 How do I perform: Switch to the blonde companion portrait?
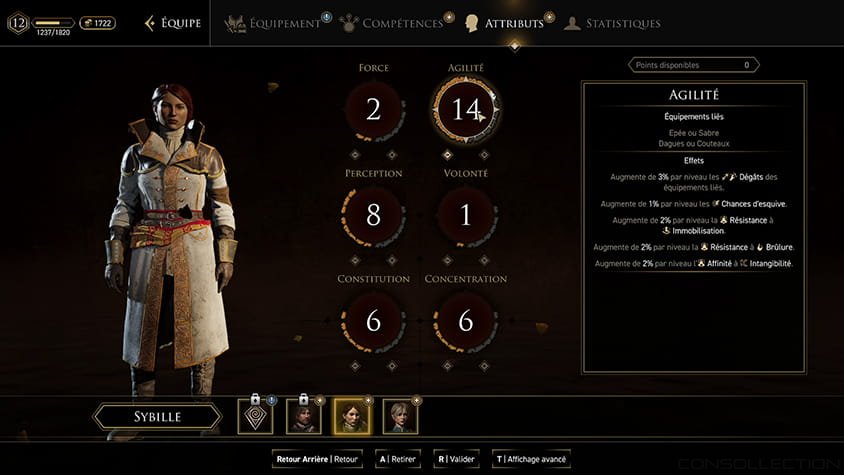pyautogui.click(x=400, y=416)
